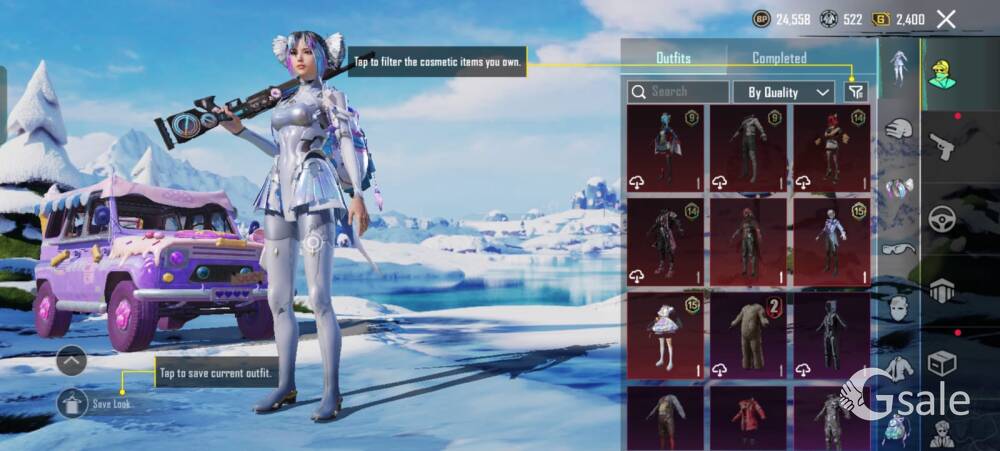
Task: Open the character appearance category tab
Action: 942,74
